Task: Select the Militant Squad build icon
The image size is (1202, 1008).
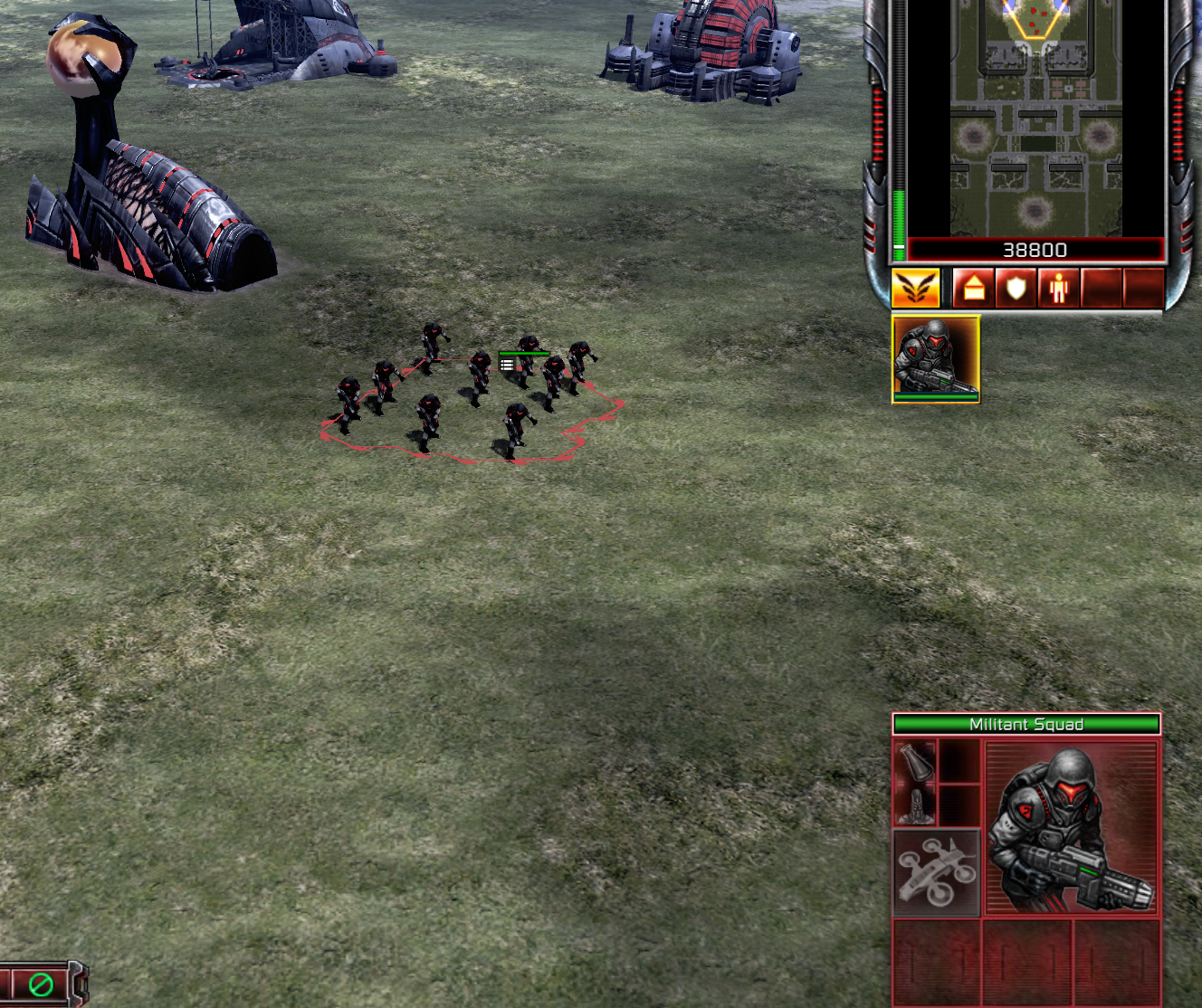Action: [x=936, y=358]
